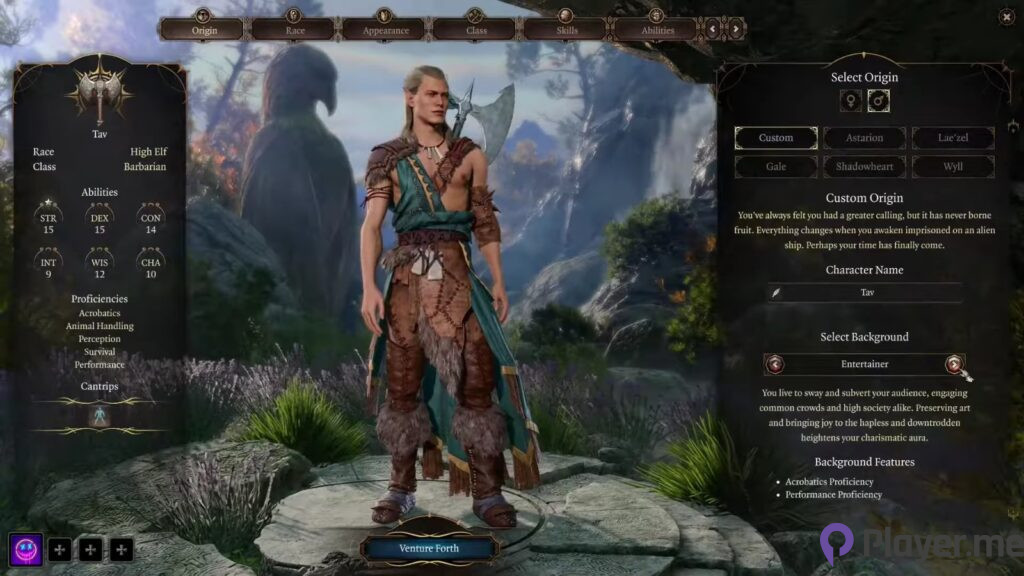This screenshot has width=1024, height=576.
Task: Open the Appearance tab
Action: [385, 29]
